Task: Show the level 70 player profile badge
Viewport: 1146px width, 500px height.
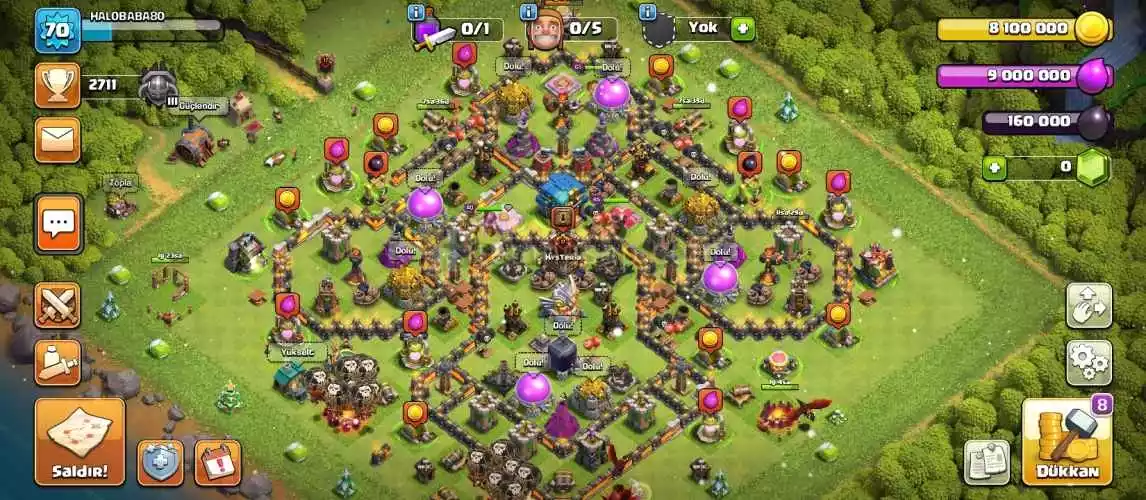Action: (57, 31)
